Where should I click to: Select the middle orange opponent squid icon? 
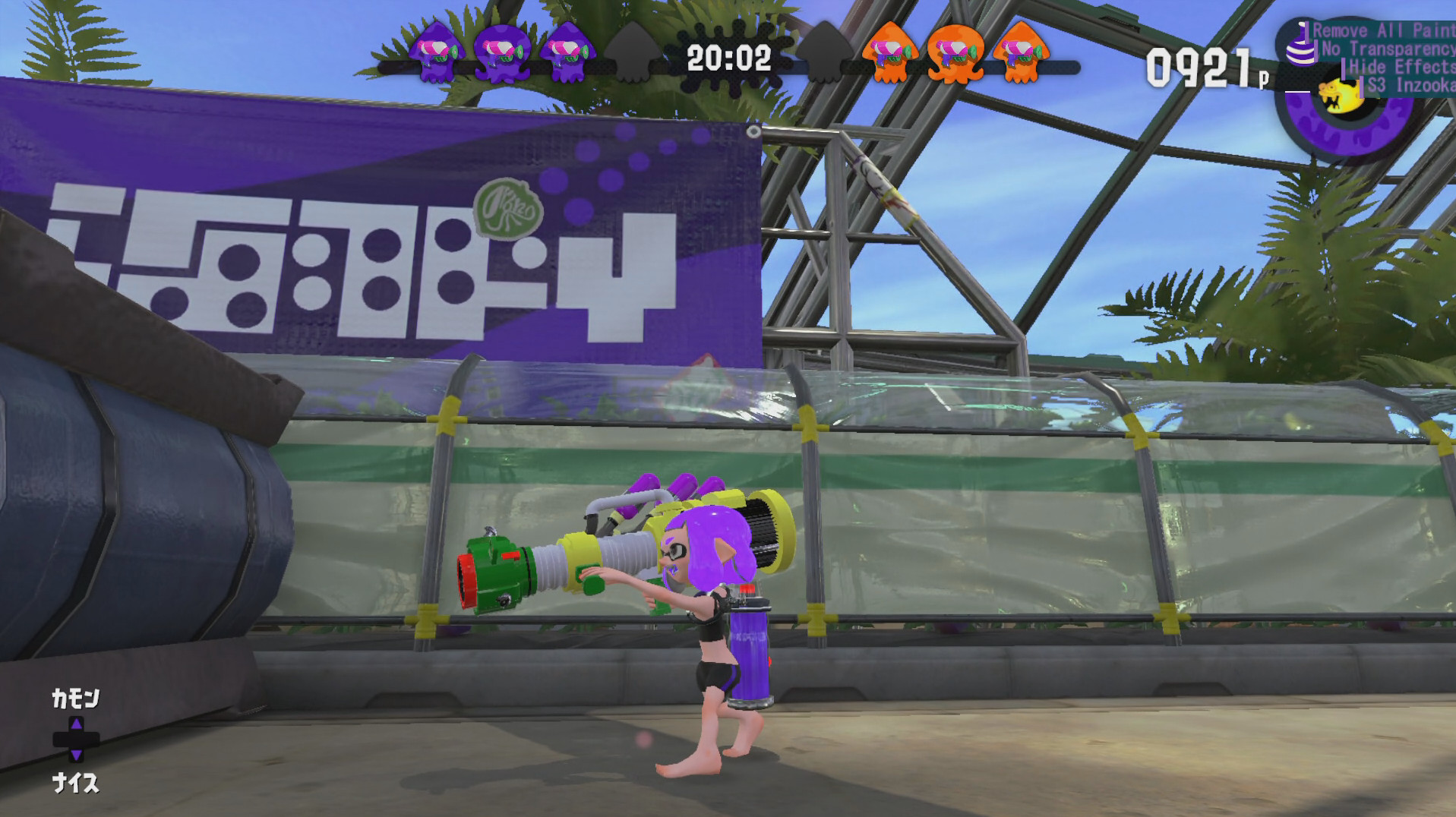click(x=954, y=53)
